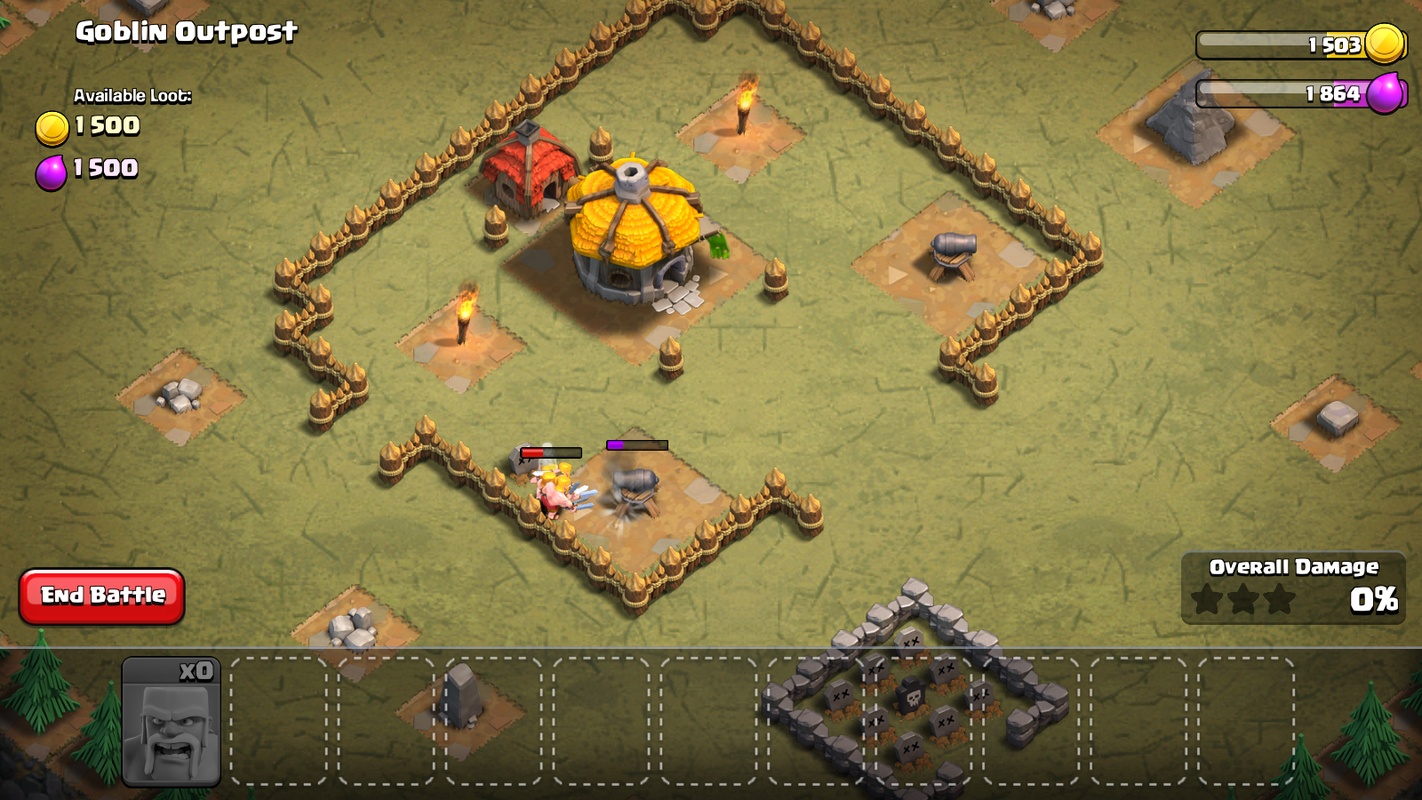Click the red End Battle button
The height and width of the screenshot is (800, 1422).
pyautogui.click(x=102, y=596)
